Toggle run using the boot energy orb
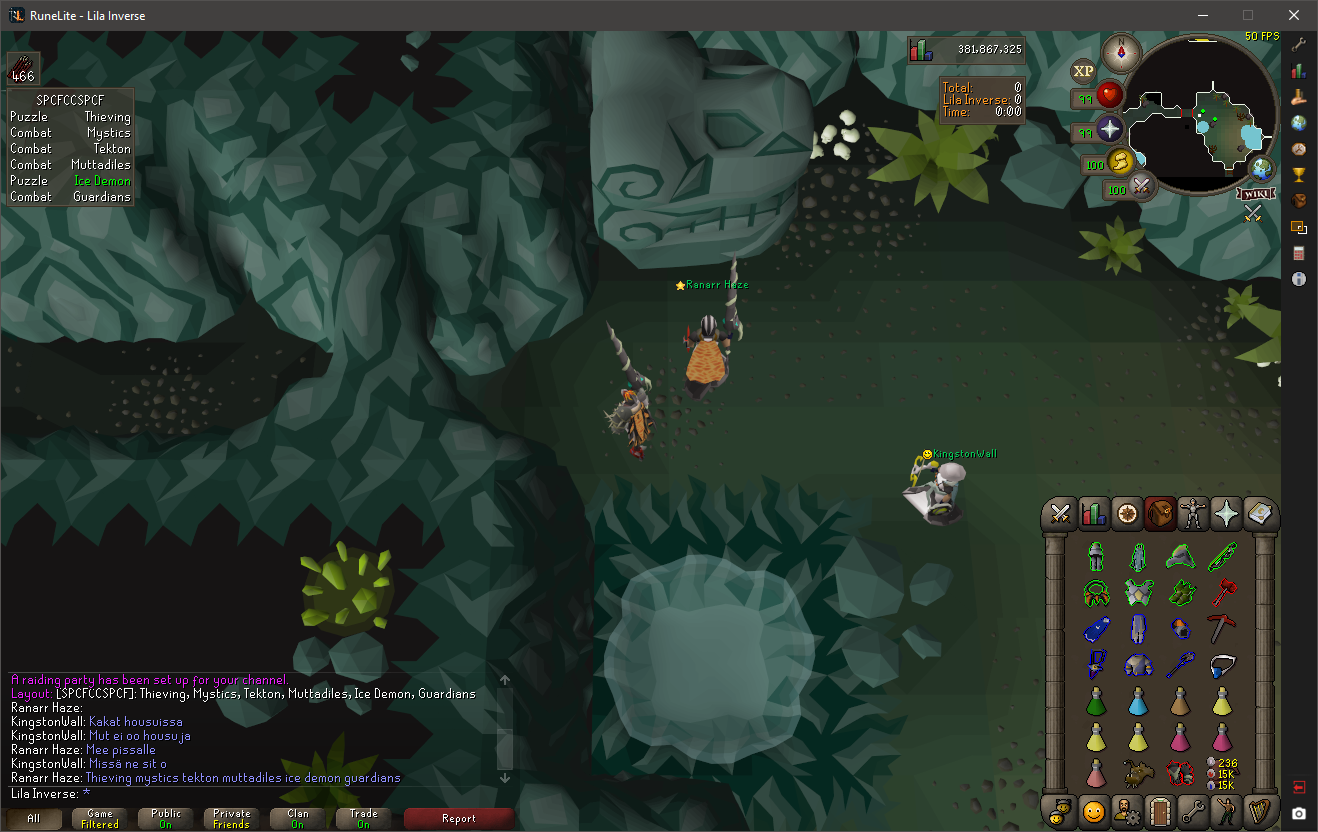 [1121, 162]
